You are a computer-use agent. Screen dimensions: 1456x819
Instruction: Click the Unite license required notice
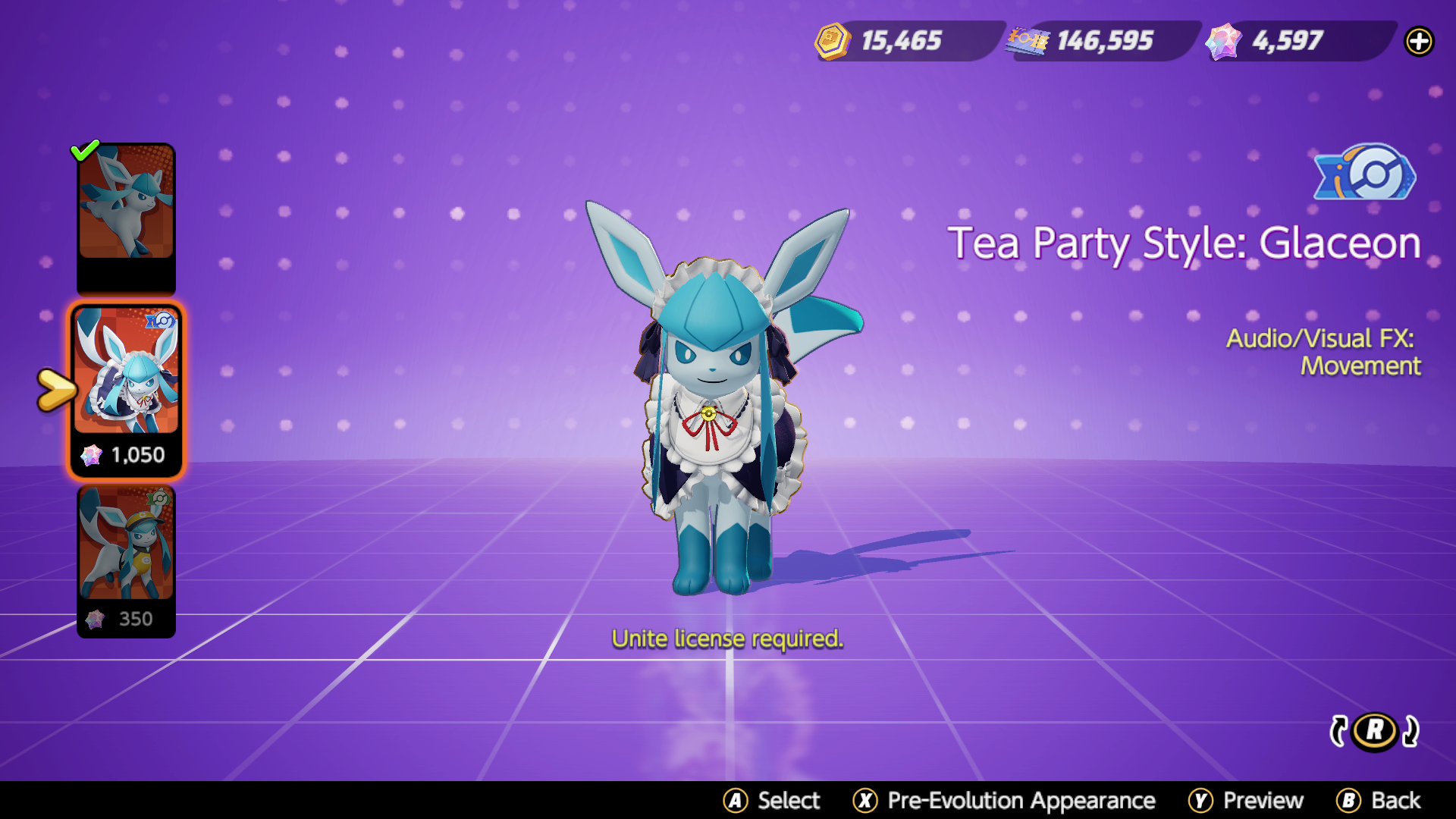click(x=728, y=639)
